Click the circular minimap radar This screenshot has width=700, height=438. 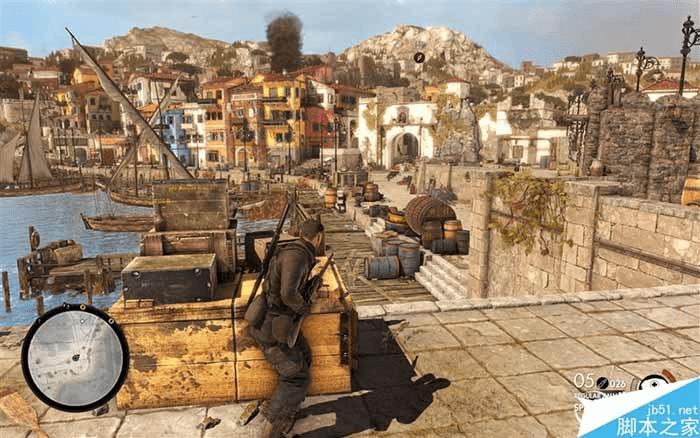(75, 357)
